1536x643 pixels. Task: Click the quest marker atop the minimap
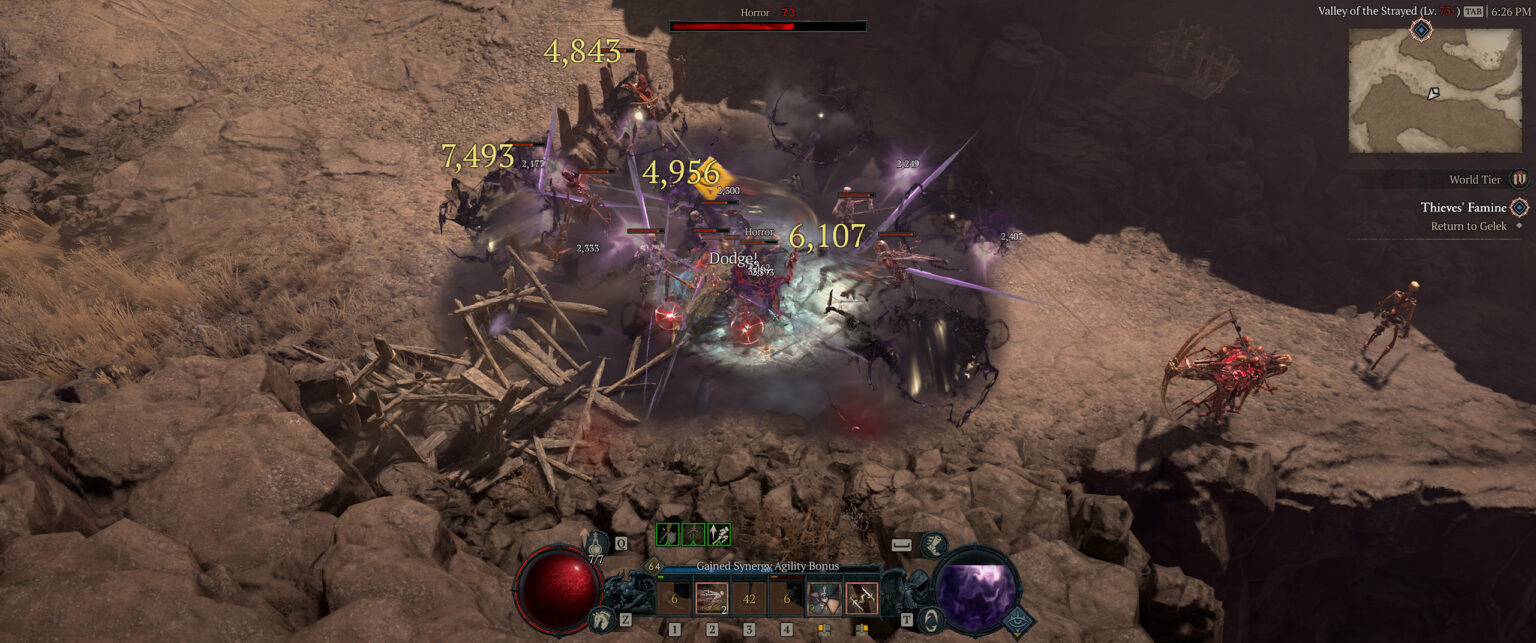tap(1420, 30)
